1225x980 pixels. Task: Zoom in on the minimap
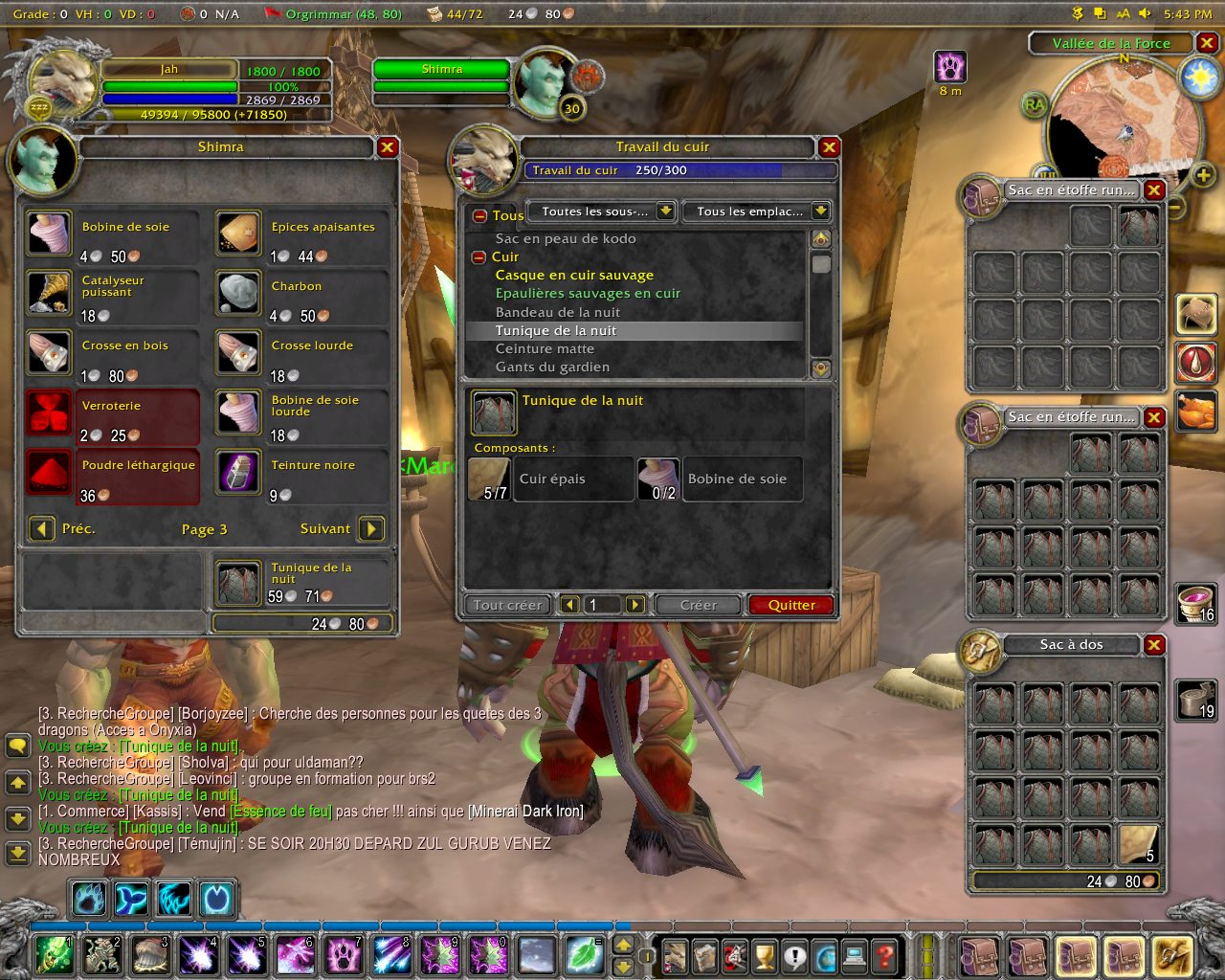tap(1203, 175)
